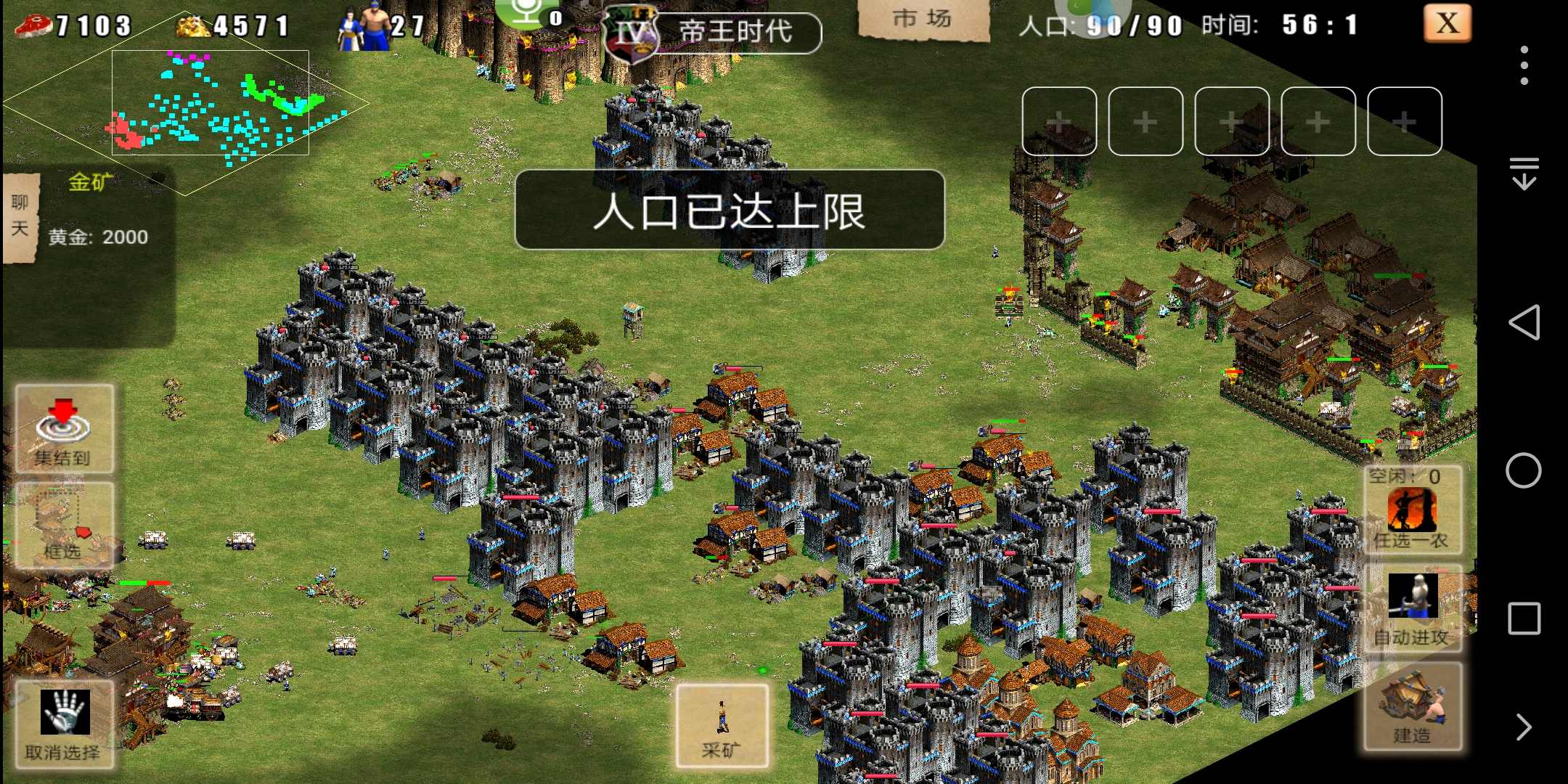
Task: Click the minimap overview
Action: point(210,102)
